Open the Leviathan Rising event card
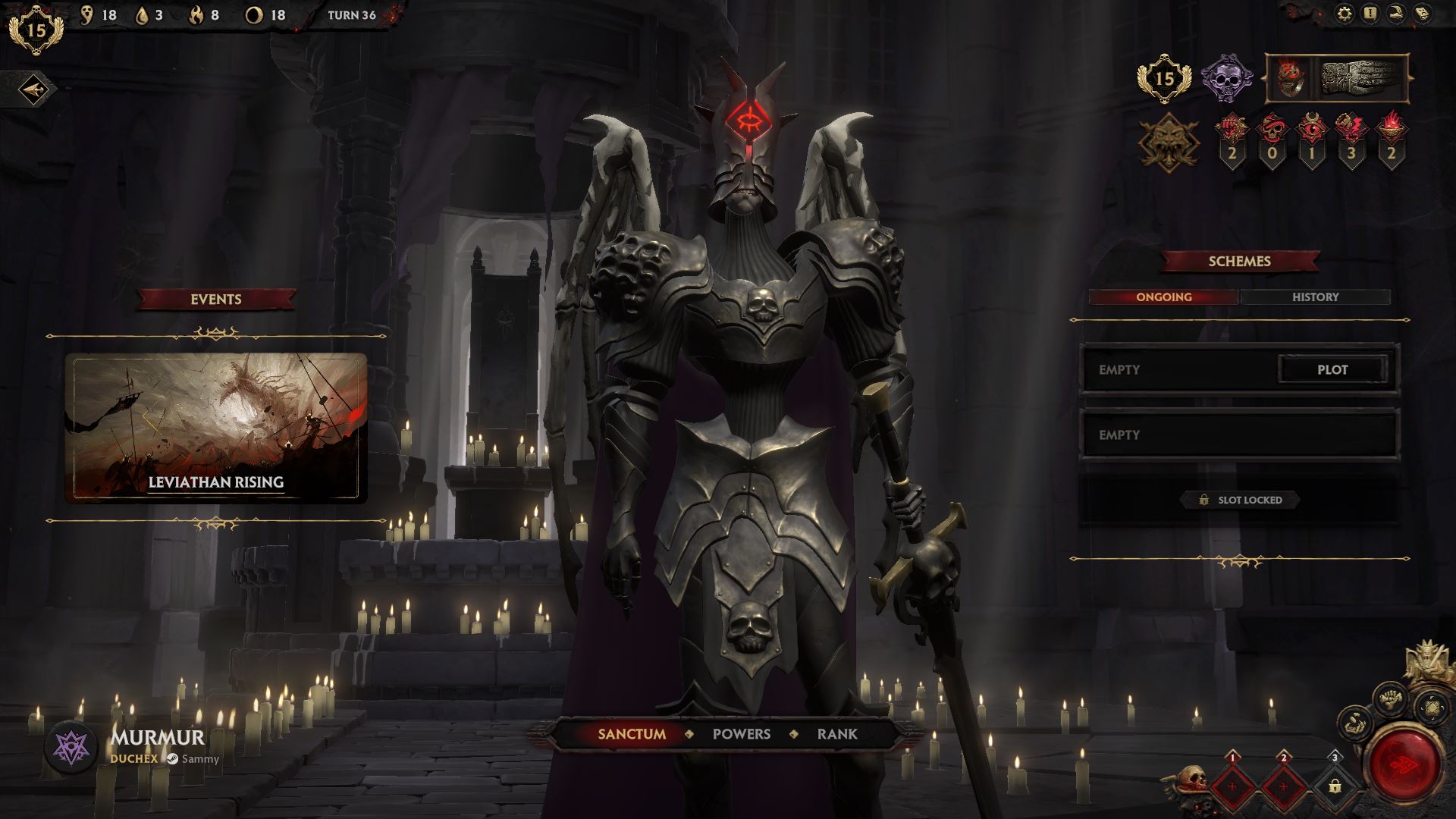The width and height of the screenshot is (1456, 819). tap(216, 427)
